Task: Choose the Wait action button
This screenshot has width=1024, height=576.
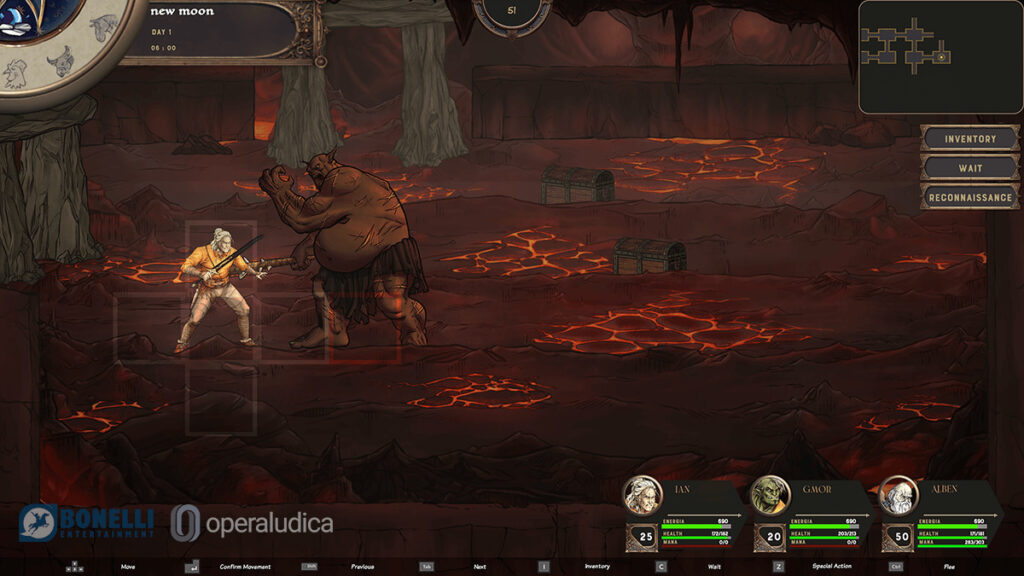Action: (x=970, y=167)
